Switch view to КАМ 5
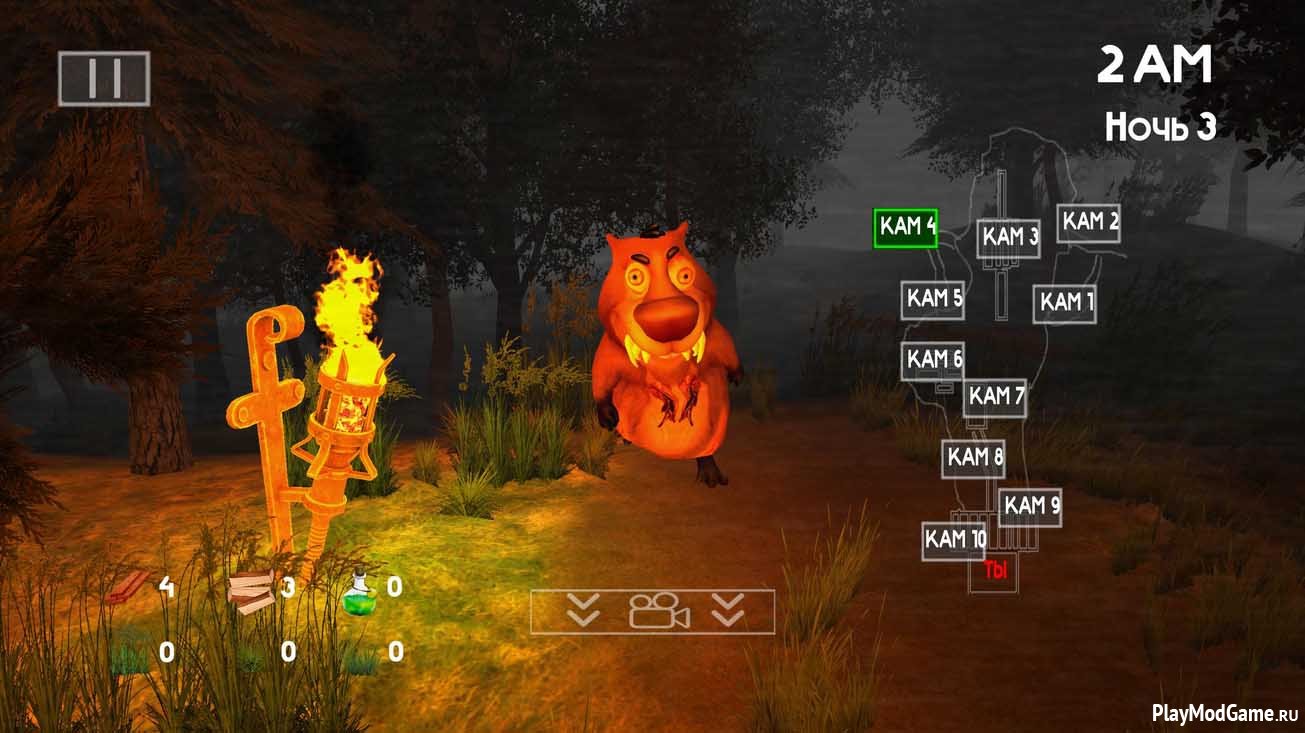 933,299
